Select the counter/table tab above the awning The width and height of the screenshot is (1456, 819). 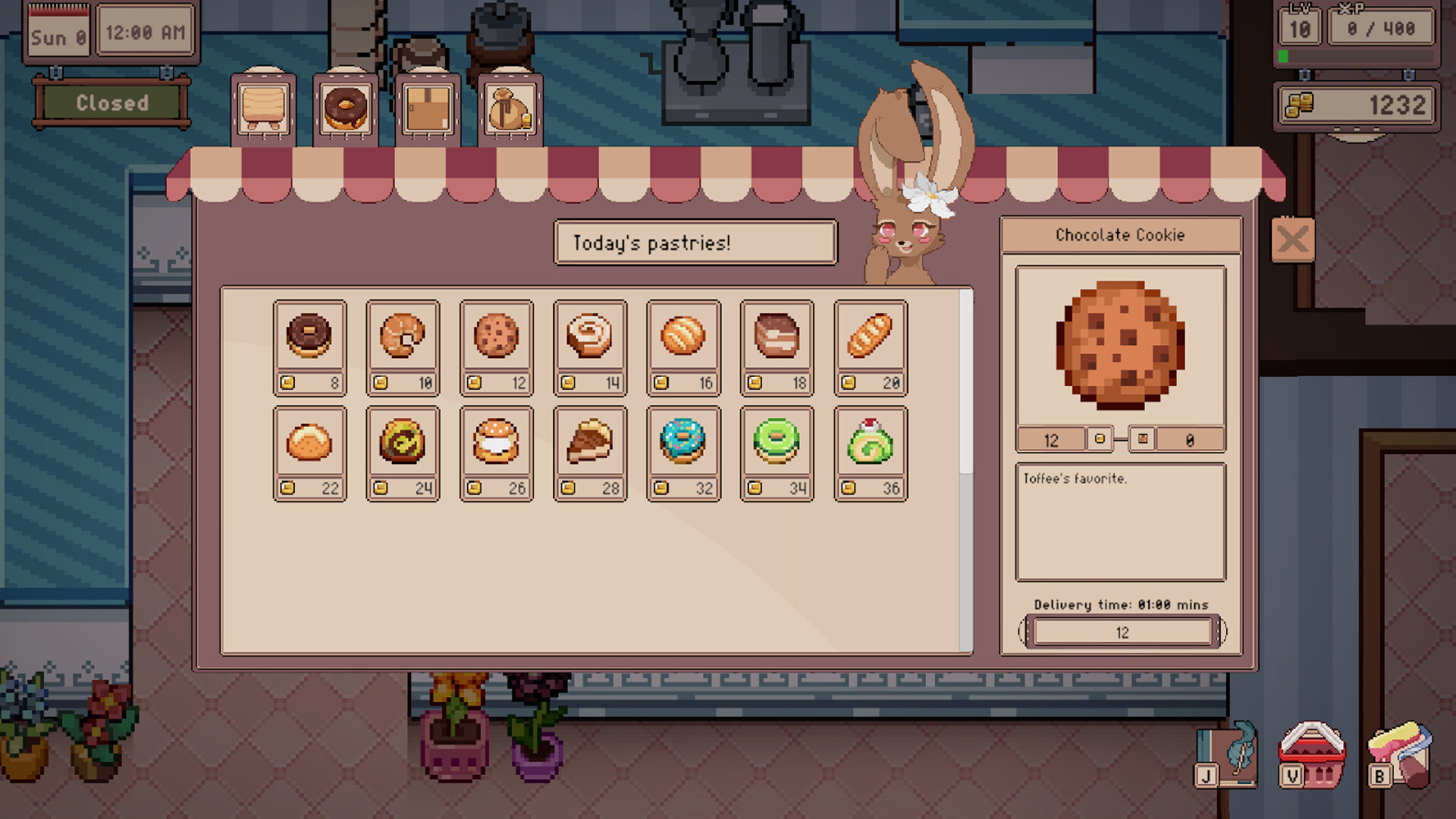262,108
